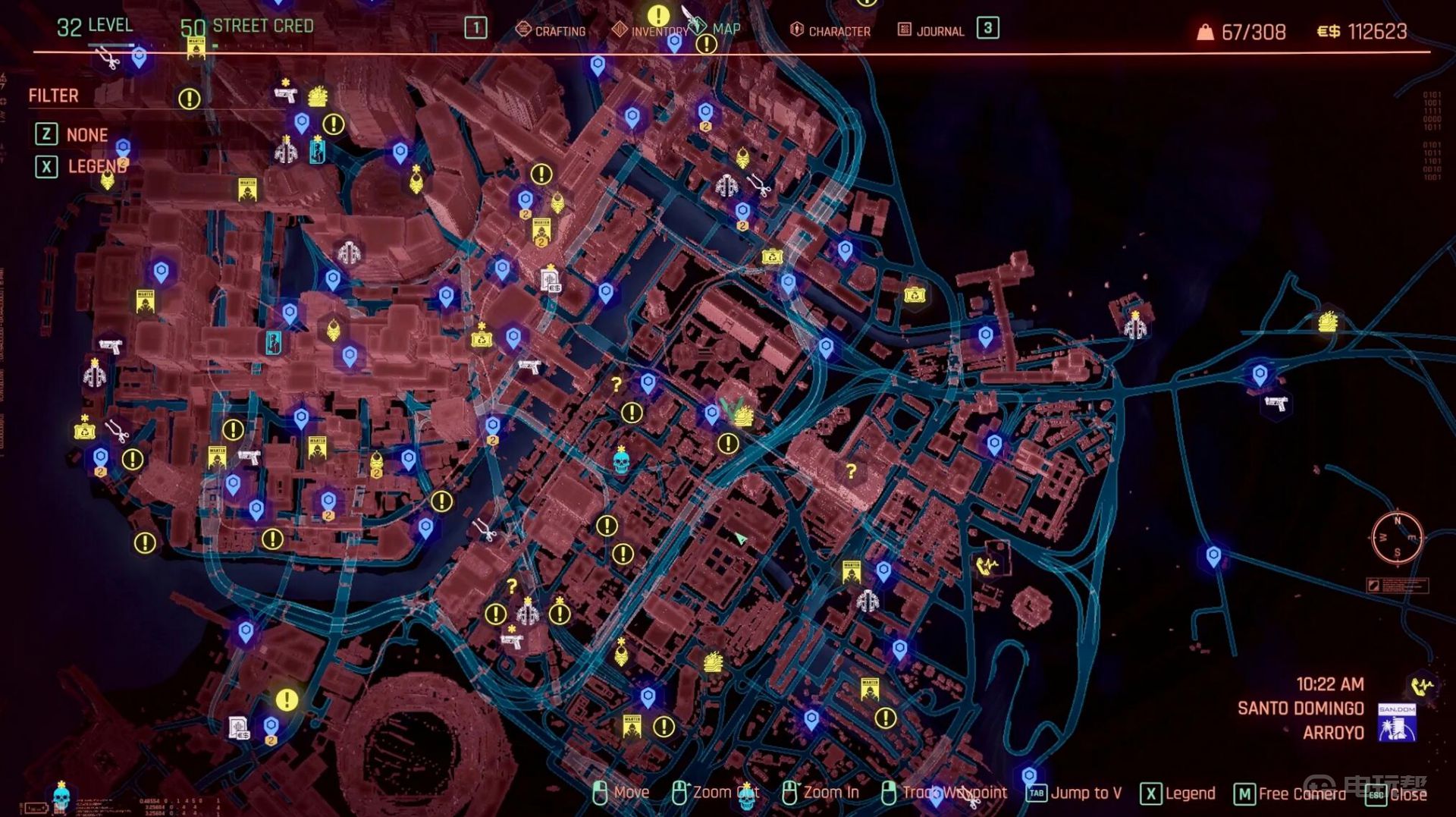Open the Crafting tab
The height and width of the screenshot is (817, 1456).
tap(551, 30)
